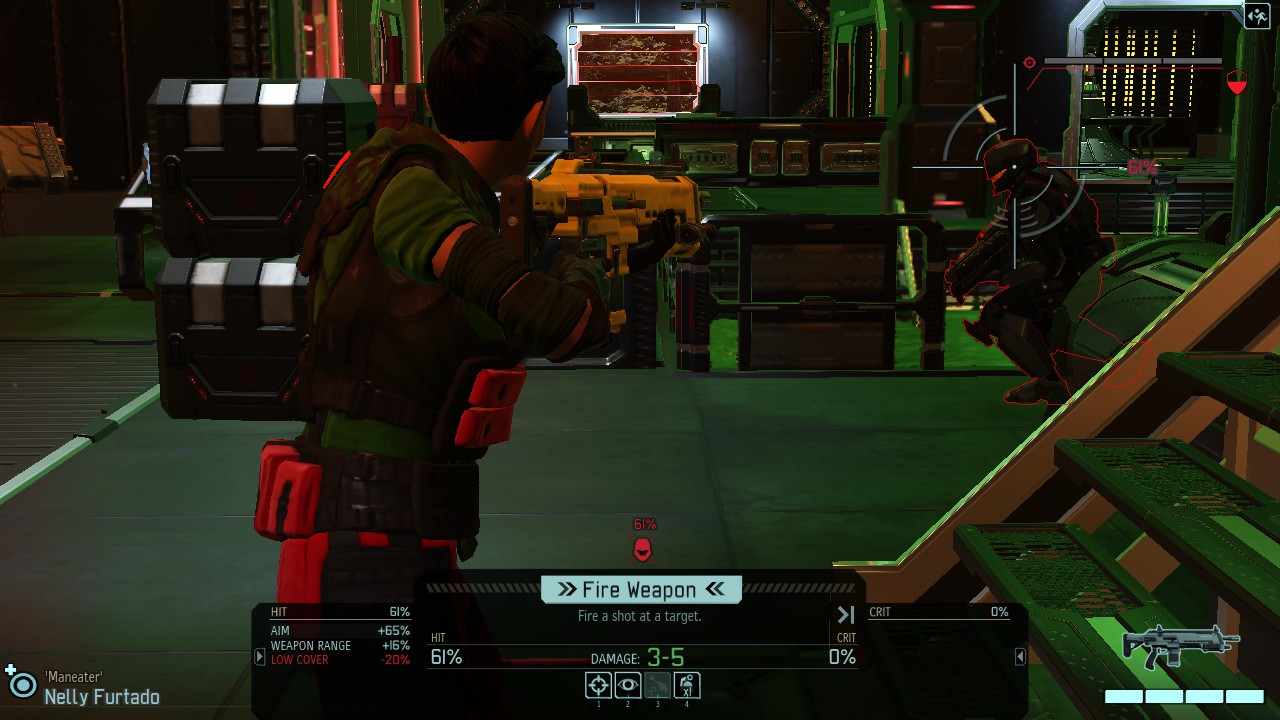
Task: Choose the kneeling soldier ability icon
Action: [x=687, y=685]
